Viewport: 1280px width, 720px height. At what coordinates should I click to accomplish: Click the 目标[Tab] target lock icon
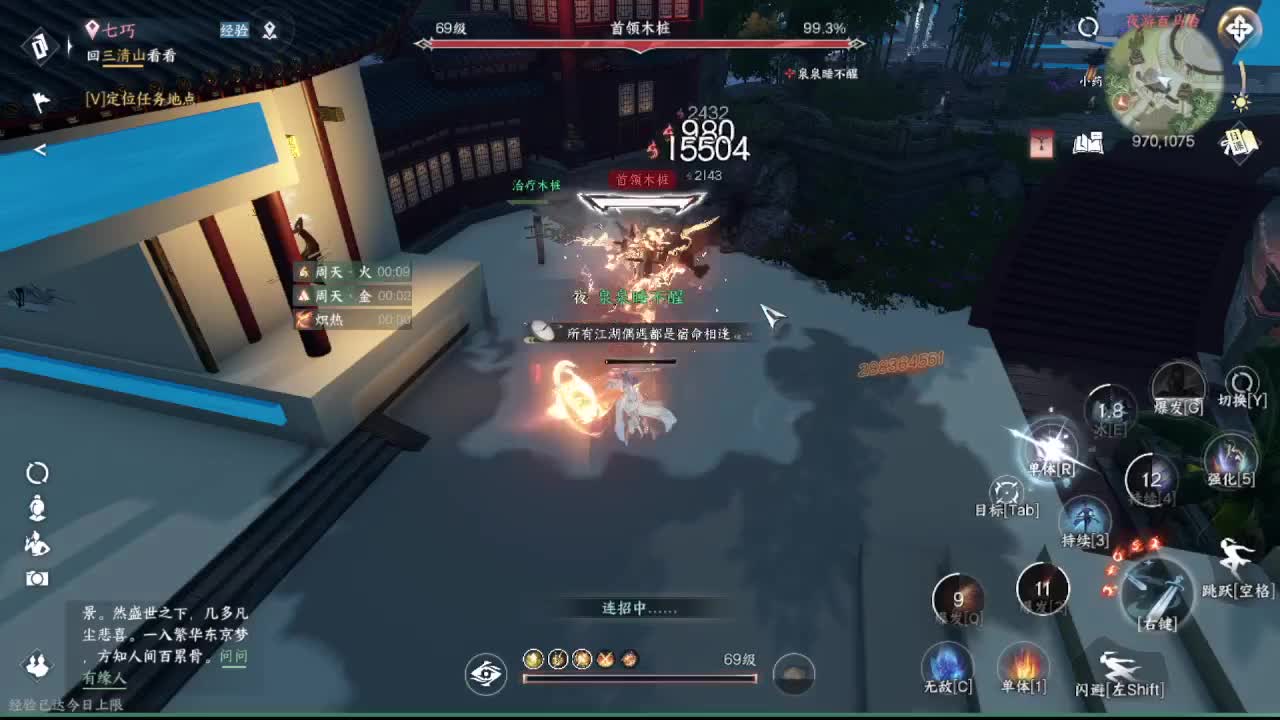coord(1005,495)
